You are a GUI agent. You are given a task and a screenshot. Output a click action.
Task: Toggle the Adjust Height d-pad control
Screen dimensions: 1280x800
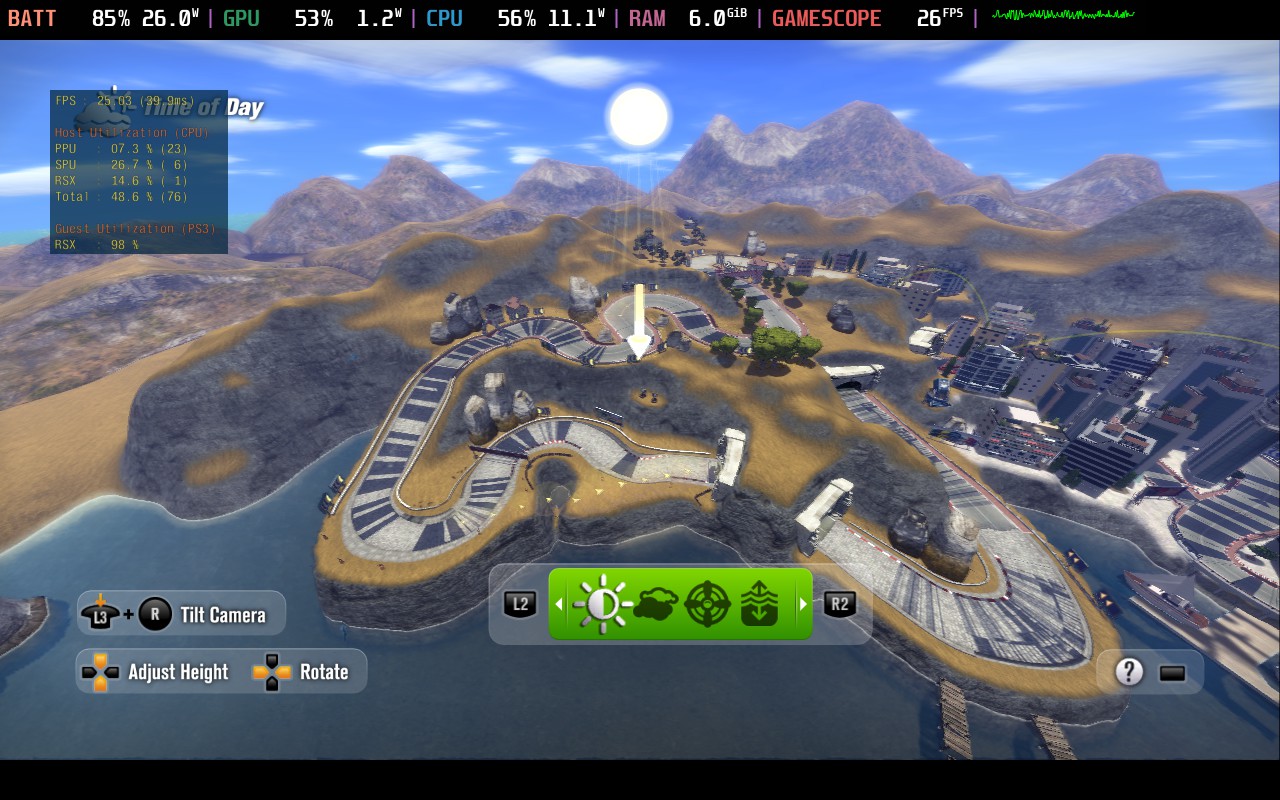click(x=98, y=671)
